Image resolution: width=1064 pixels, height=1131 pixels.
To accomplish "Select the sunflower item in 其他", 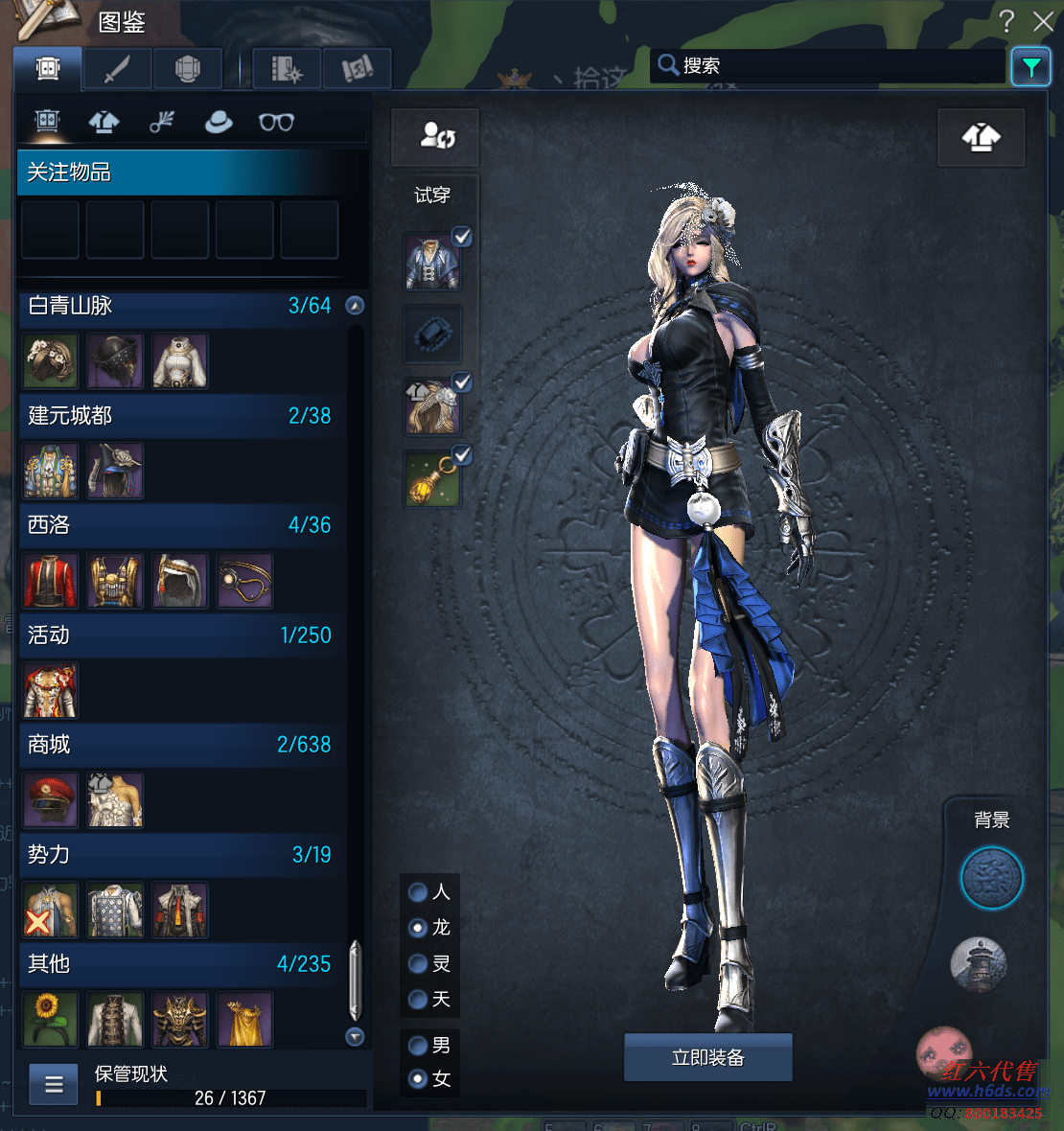I will [50, 1019].
